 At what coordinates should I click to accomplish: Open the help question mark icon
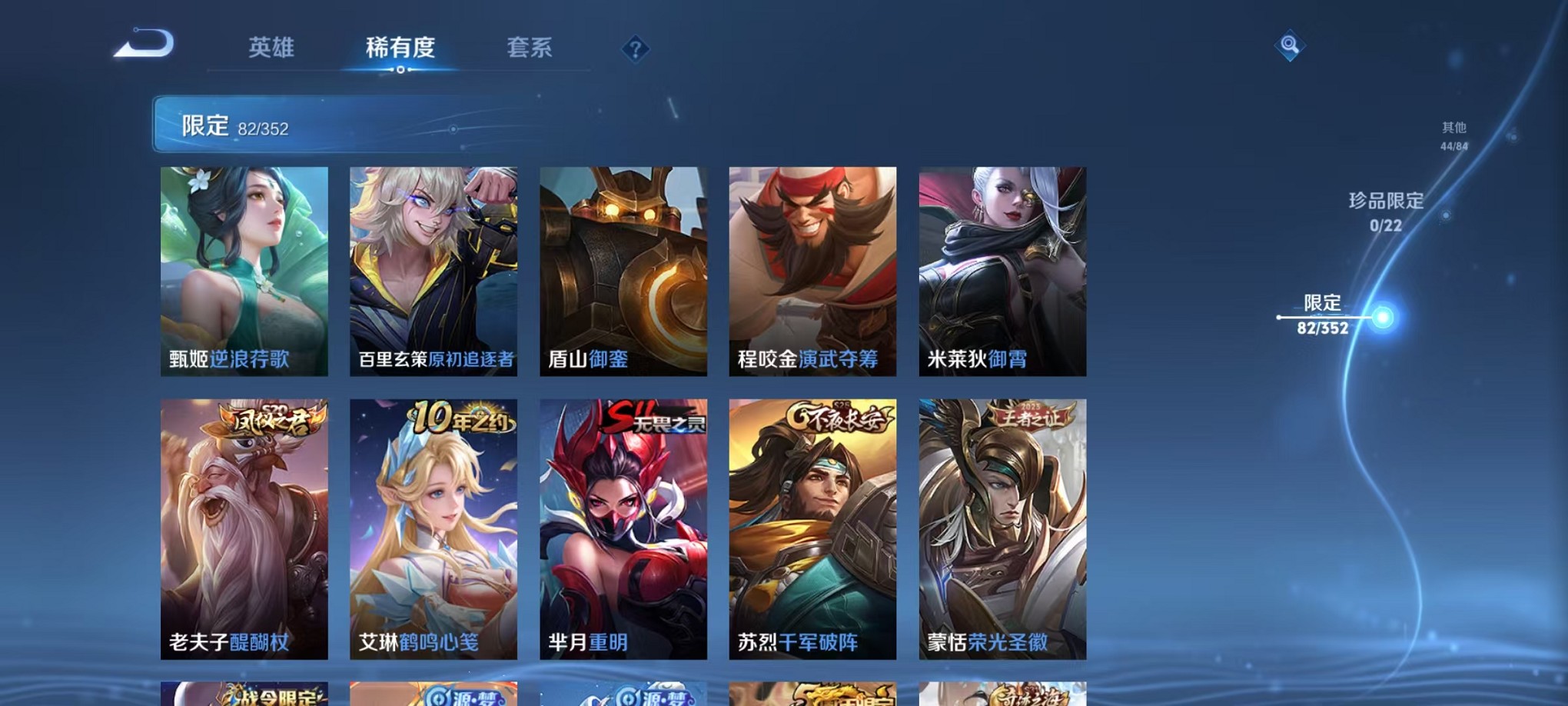coord(635,50)
